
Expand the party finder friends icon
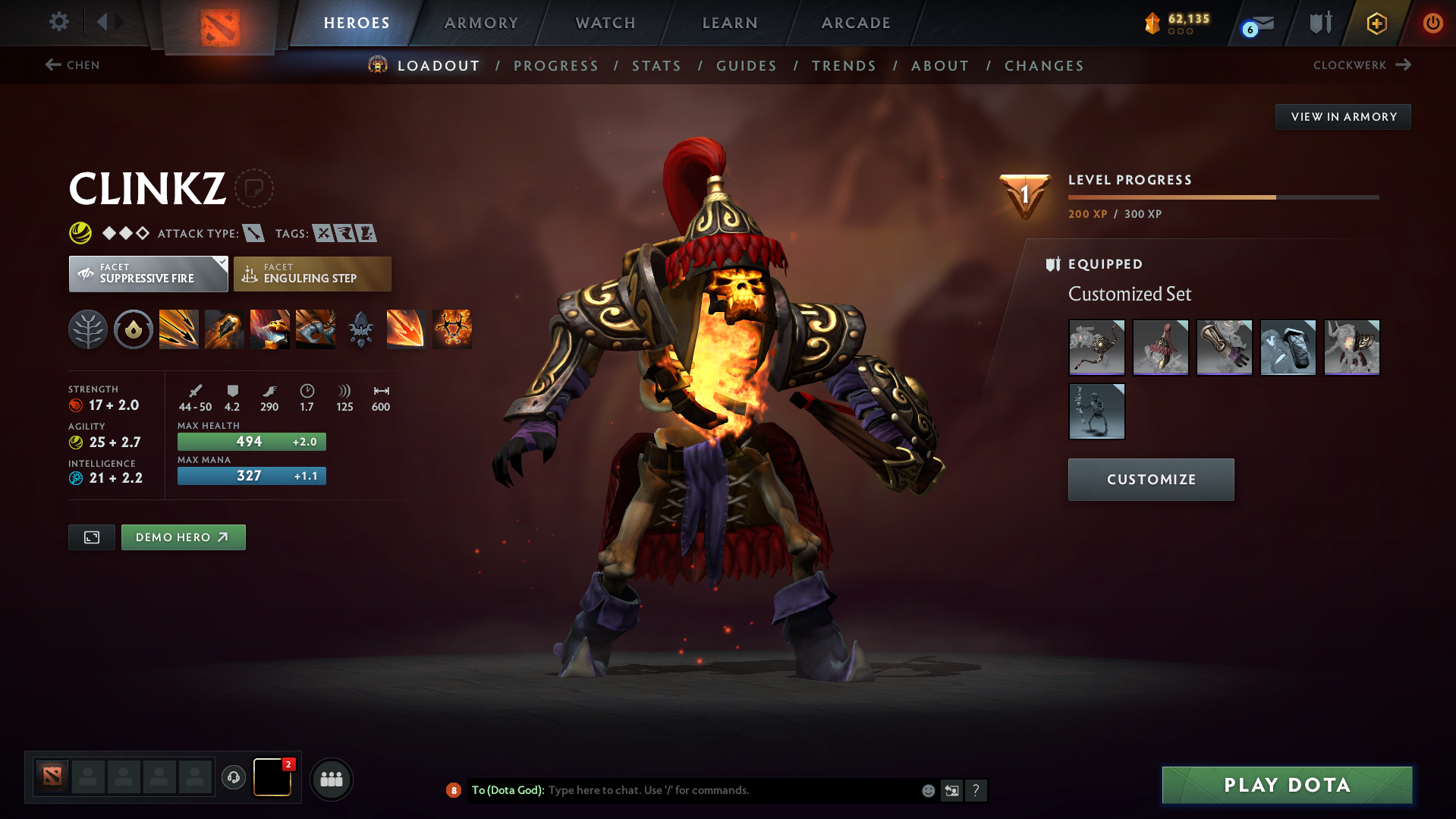coord(332,779)
